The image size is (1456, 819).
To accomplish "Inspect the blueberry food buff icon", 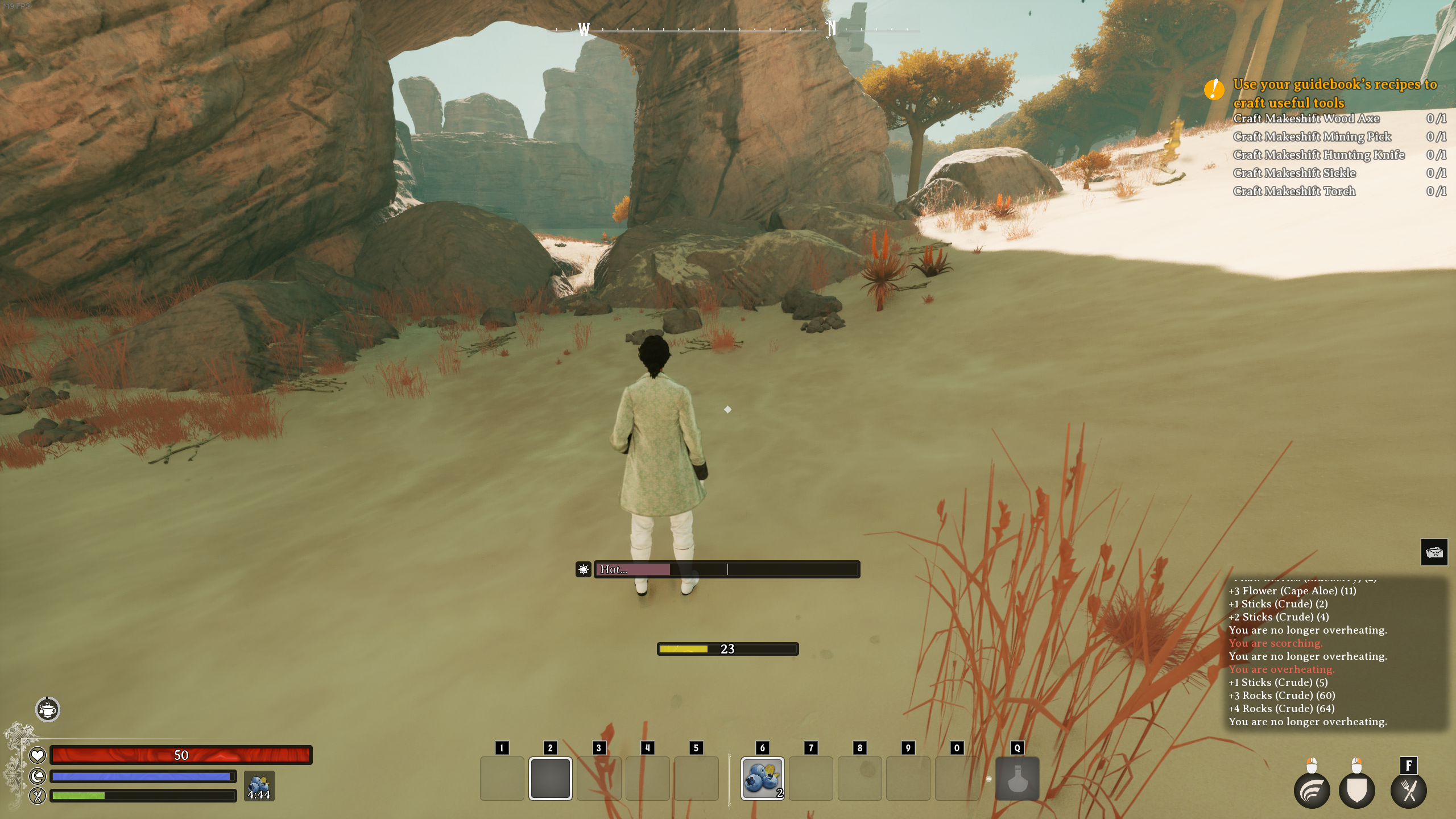I will point(259,786).
